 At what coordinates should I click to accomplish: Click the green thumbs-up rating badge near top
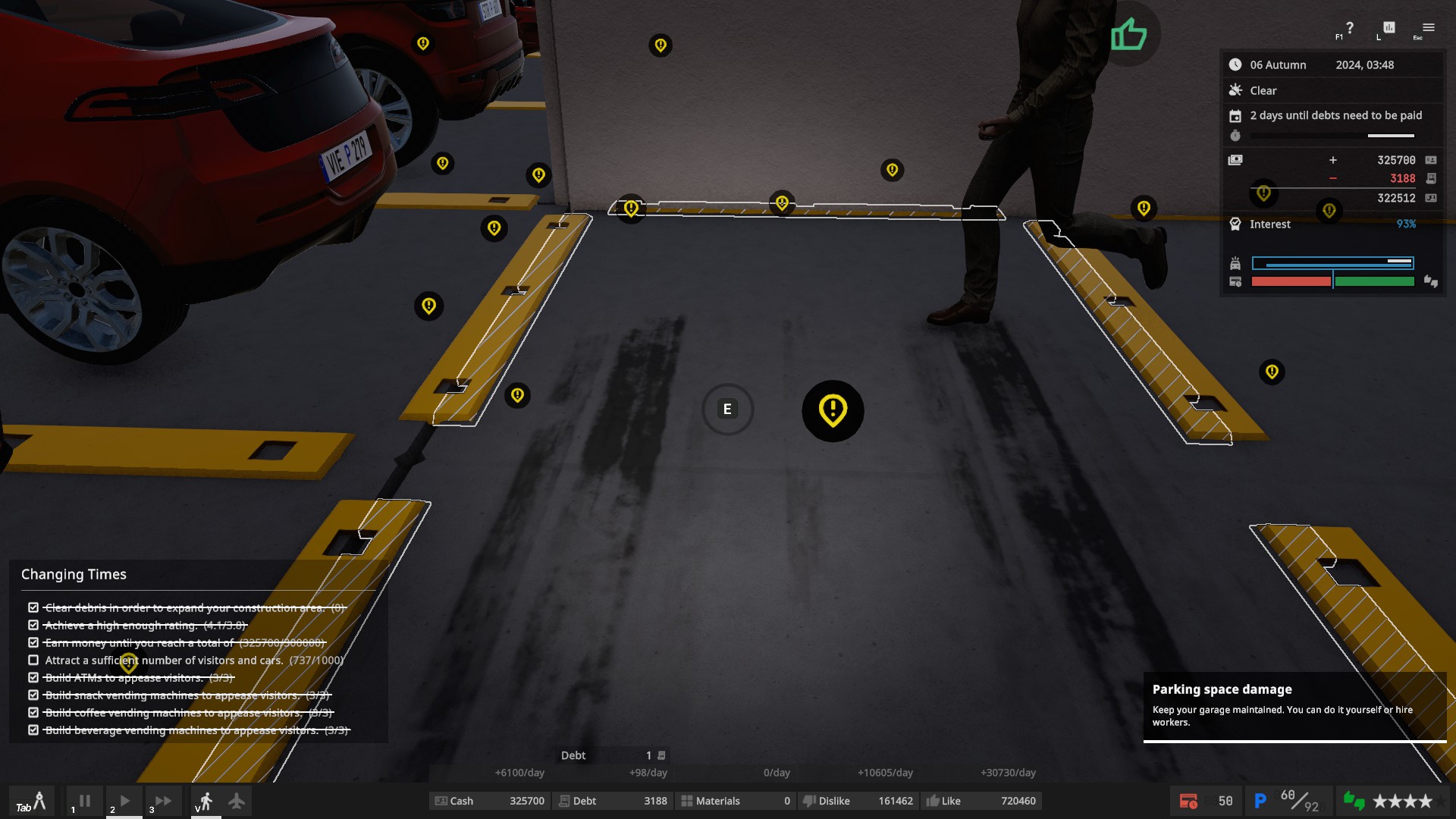(1128, 33)
